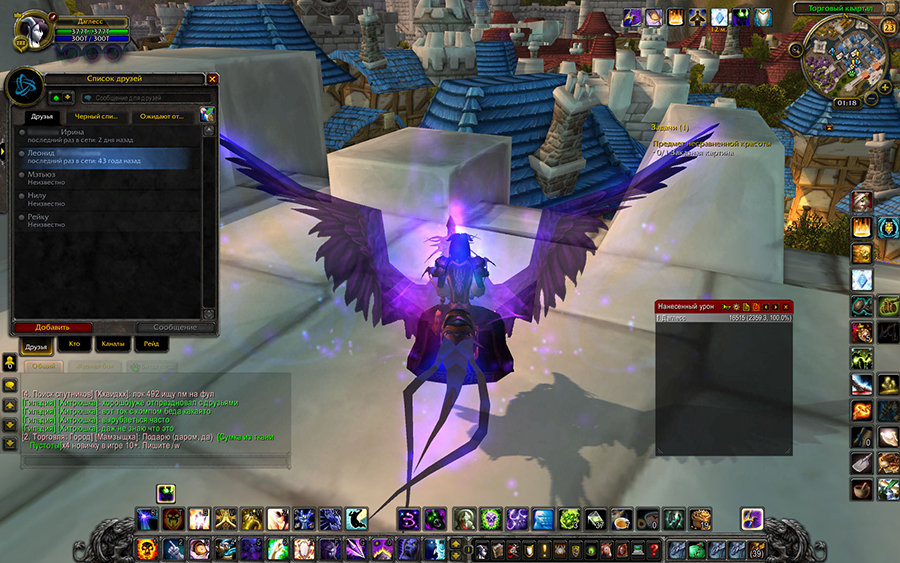Click the friends broadcast message field
This screenshot has width=900, height=563.
[x=140, y=98]
